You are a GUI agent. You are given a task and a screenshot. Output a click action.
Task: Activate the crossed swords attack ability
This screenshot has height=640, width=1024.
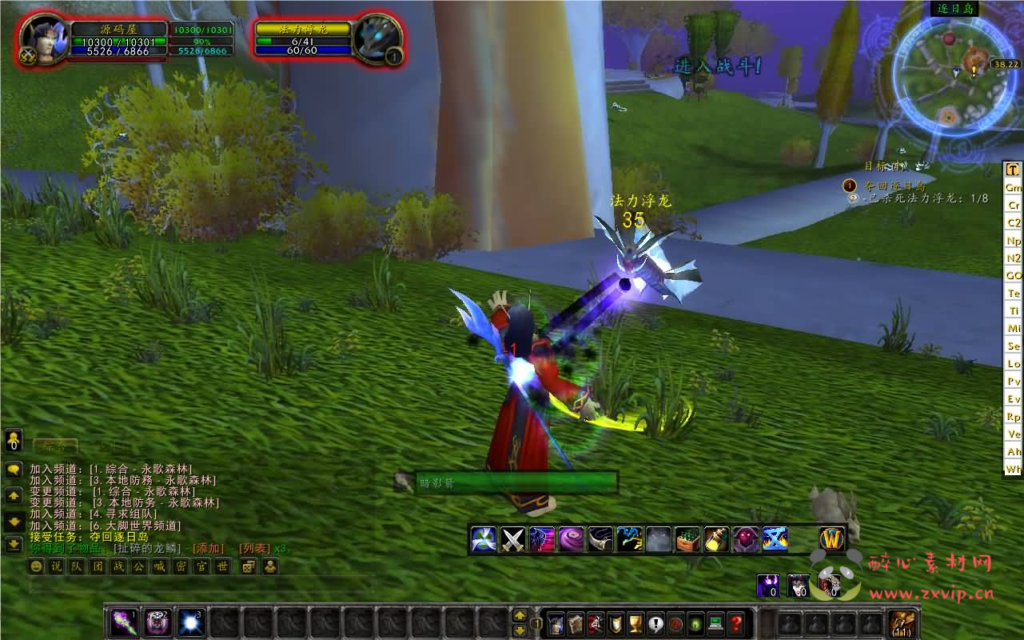pyautogui.click(x=513, y=540)
